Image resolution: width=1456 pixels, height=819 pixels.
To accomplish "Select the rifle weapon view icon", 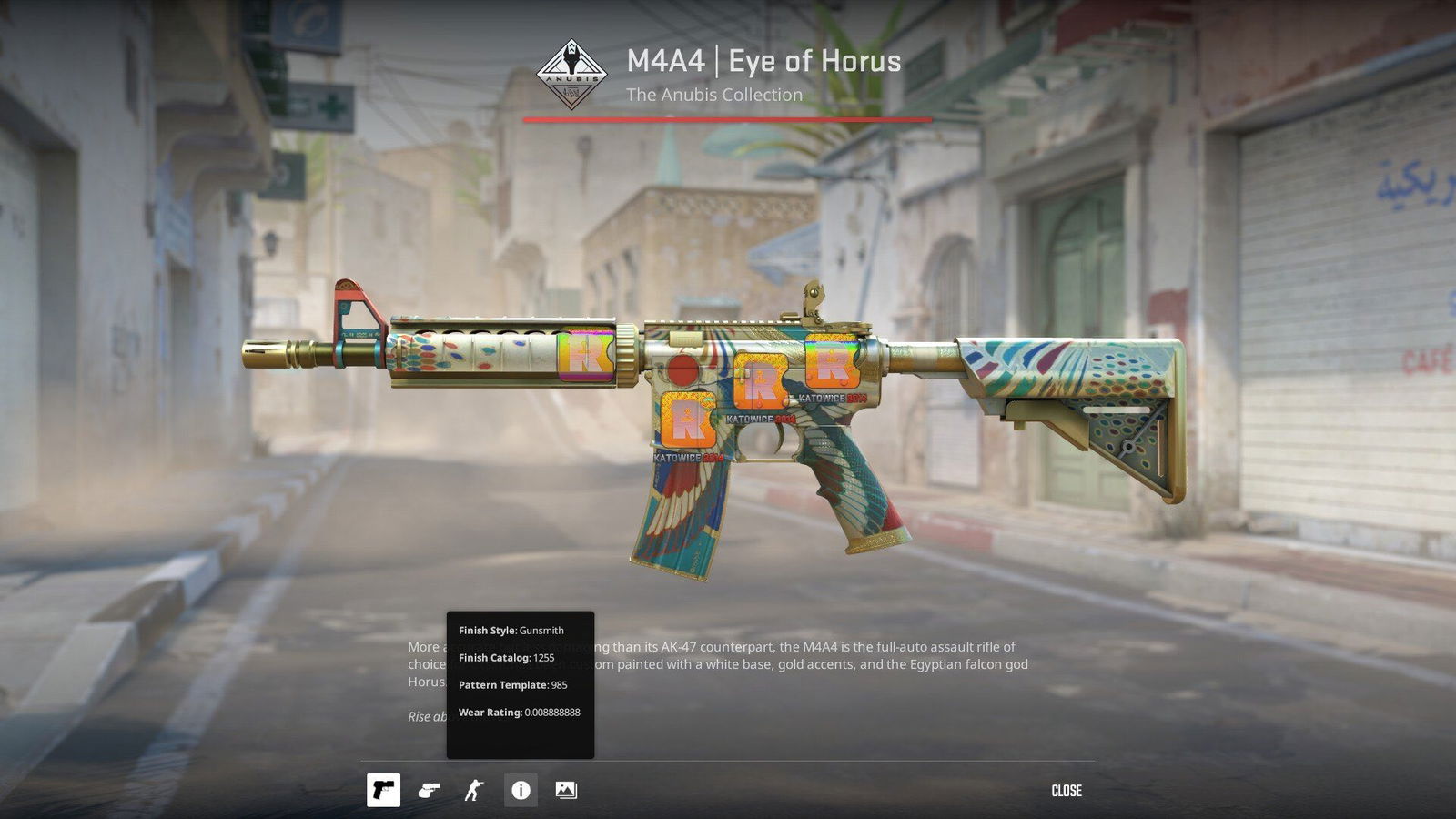I will 383,791.
